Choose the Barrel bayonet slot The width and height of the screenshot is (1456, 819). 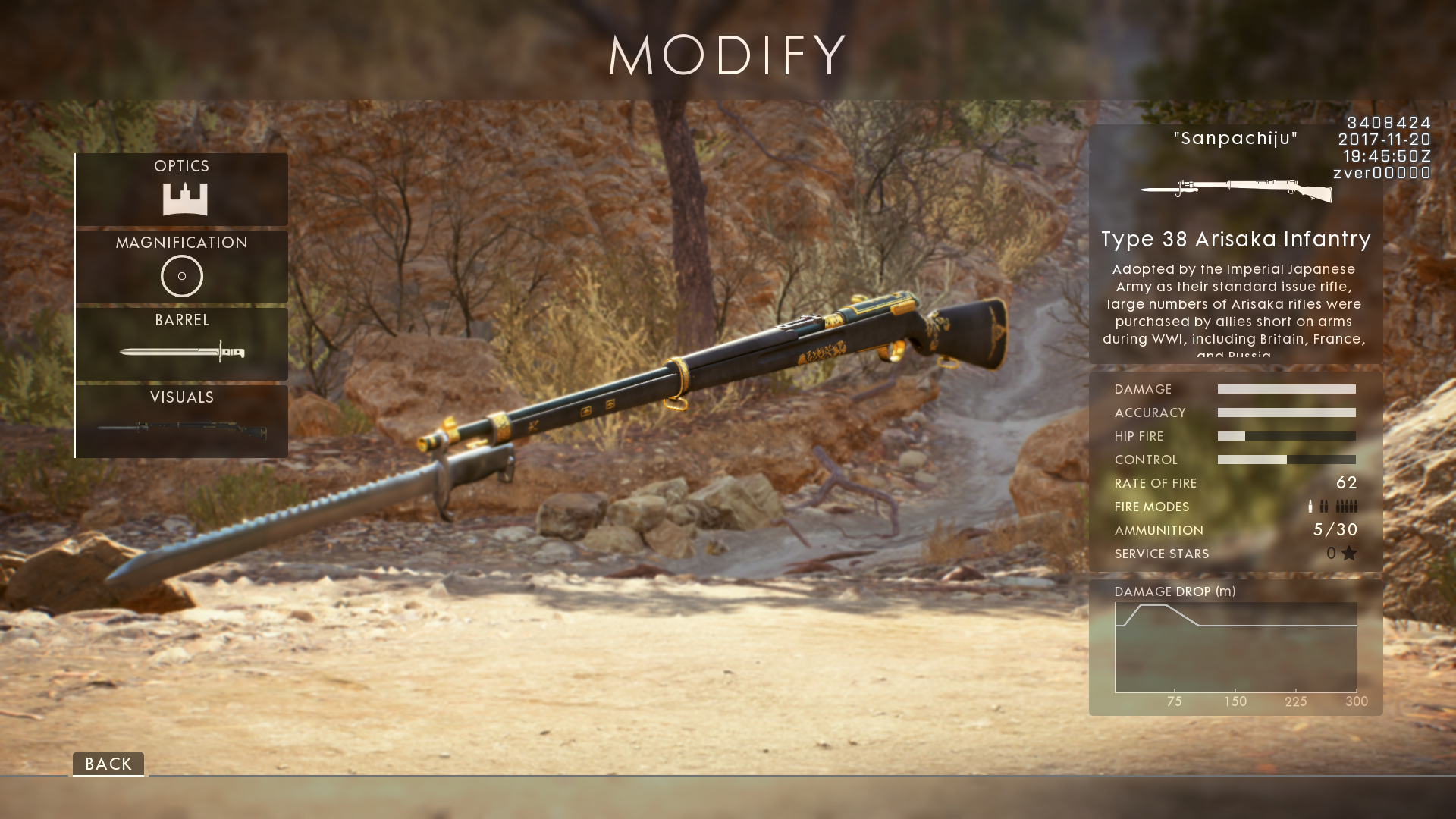click(182, 344)
